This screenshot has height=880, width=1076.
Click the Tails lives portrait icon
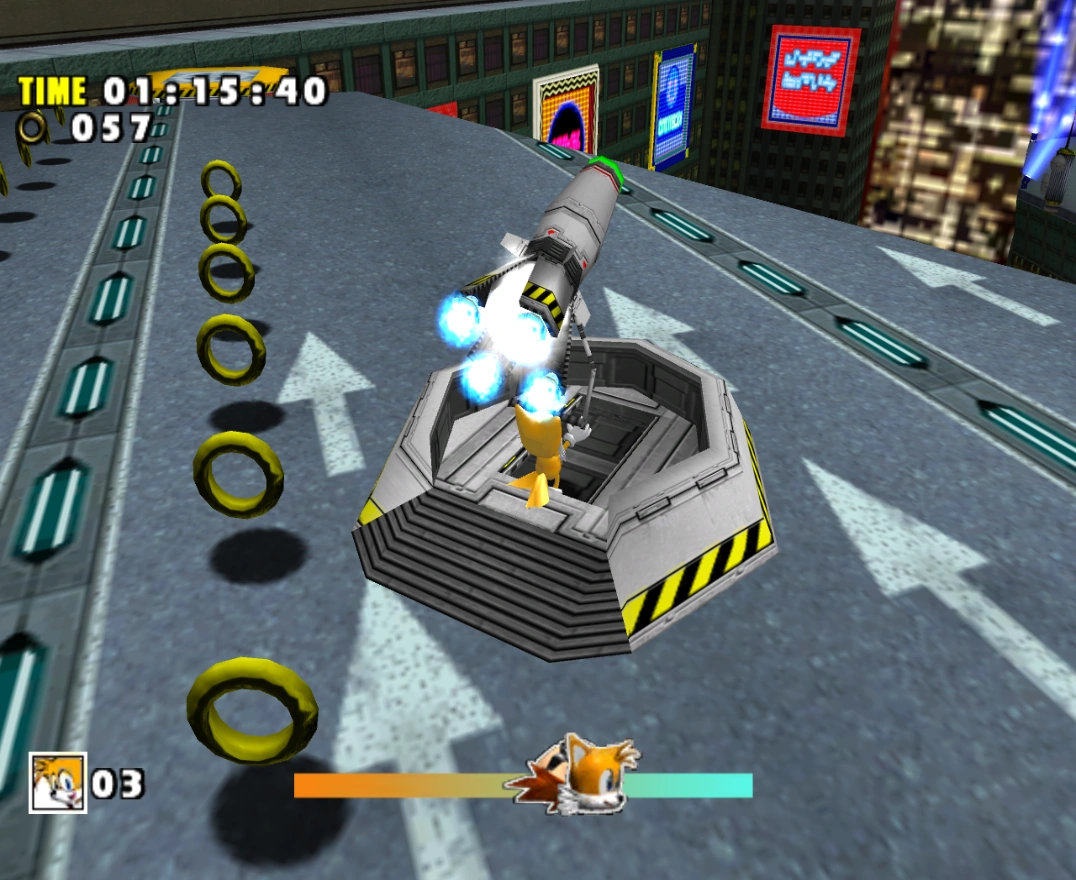[58, 782]
